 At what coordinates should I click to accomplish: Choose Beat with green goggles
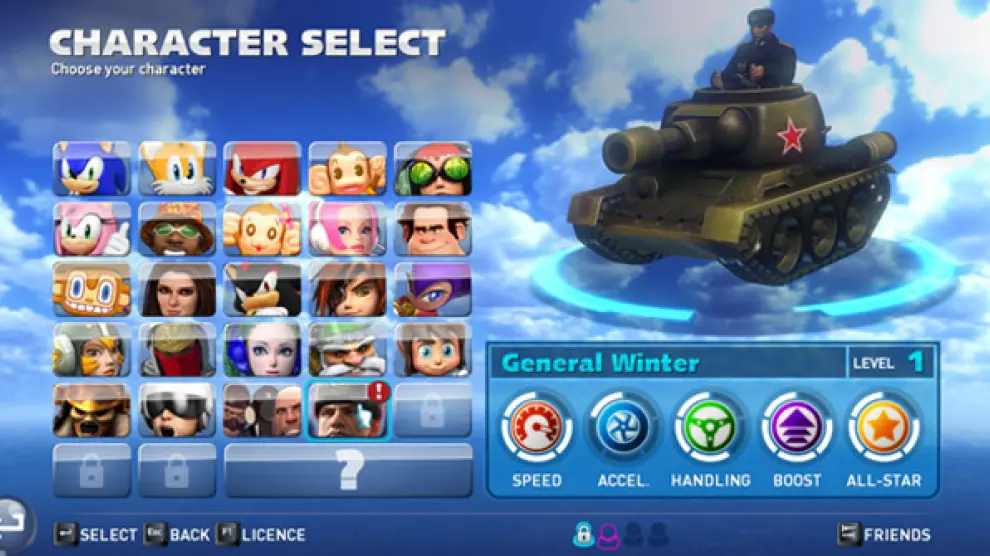(432, 168)
